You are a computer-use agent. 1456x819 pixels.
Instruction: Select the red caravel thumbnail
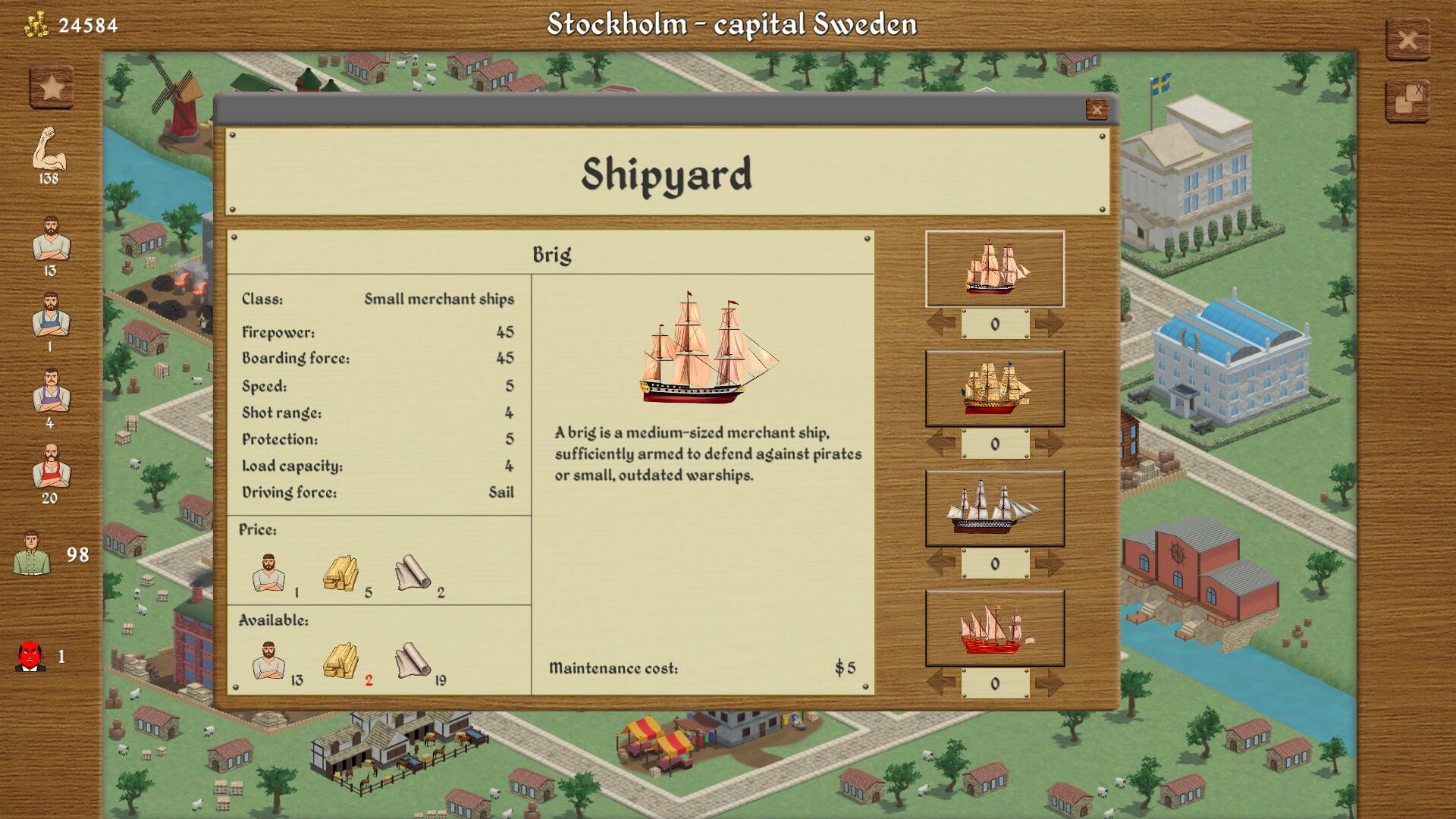click(994, 627)
